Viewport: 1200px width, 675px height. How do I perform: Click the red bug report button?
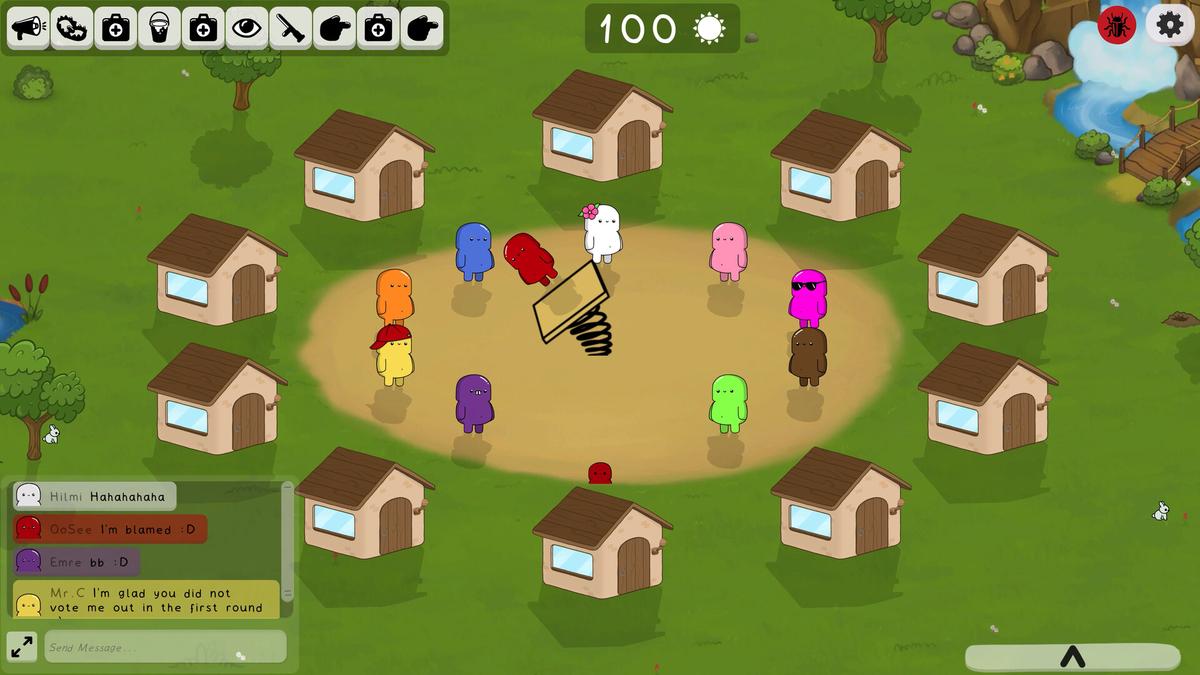tap(1117, 25)
